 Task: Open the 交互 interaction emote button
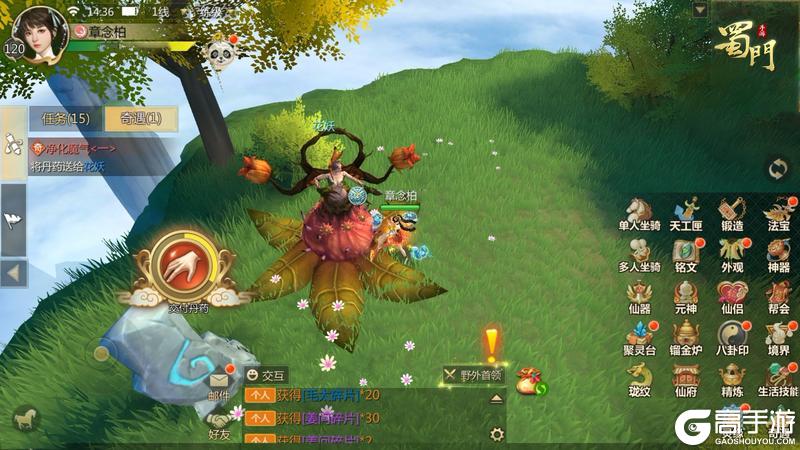click(x=267, y=375)
